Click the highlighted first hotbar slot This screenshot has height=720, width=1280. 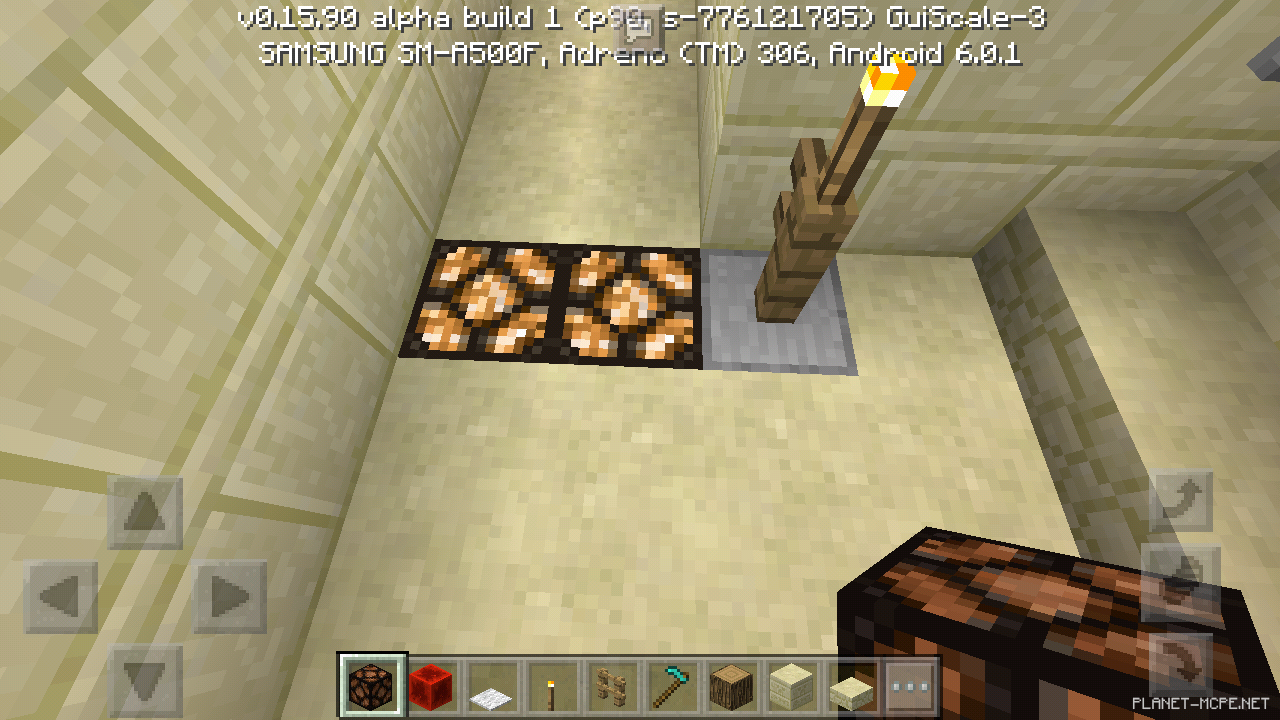pos(372,685)
